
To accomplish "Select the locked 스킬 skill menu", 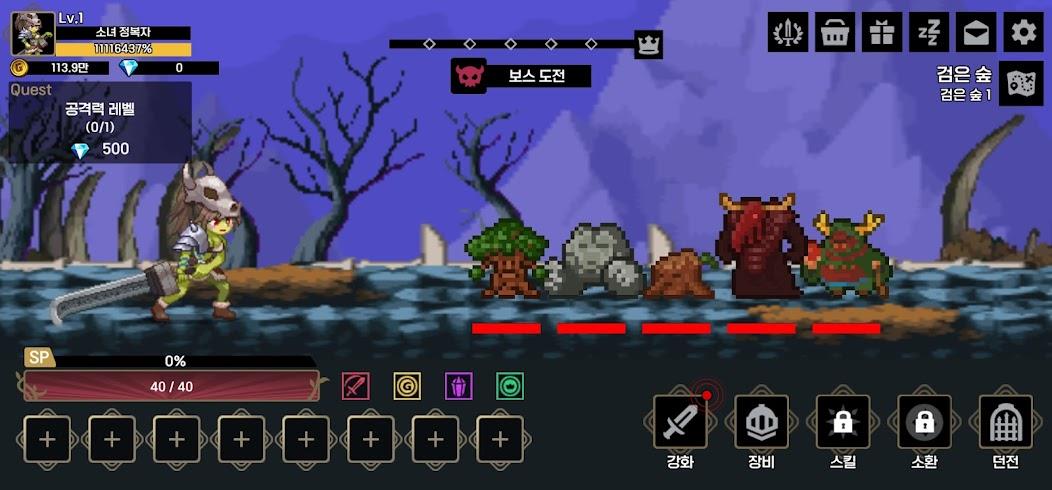I will (842, 422).
